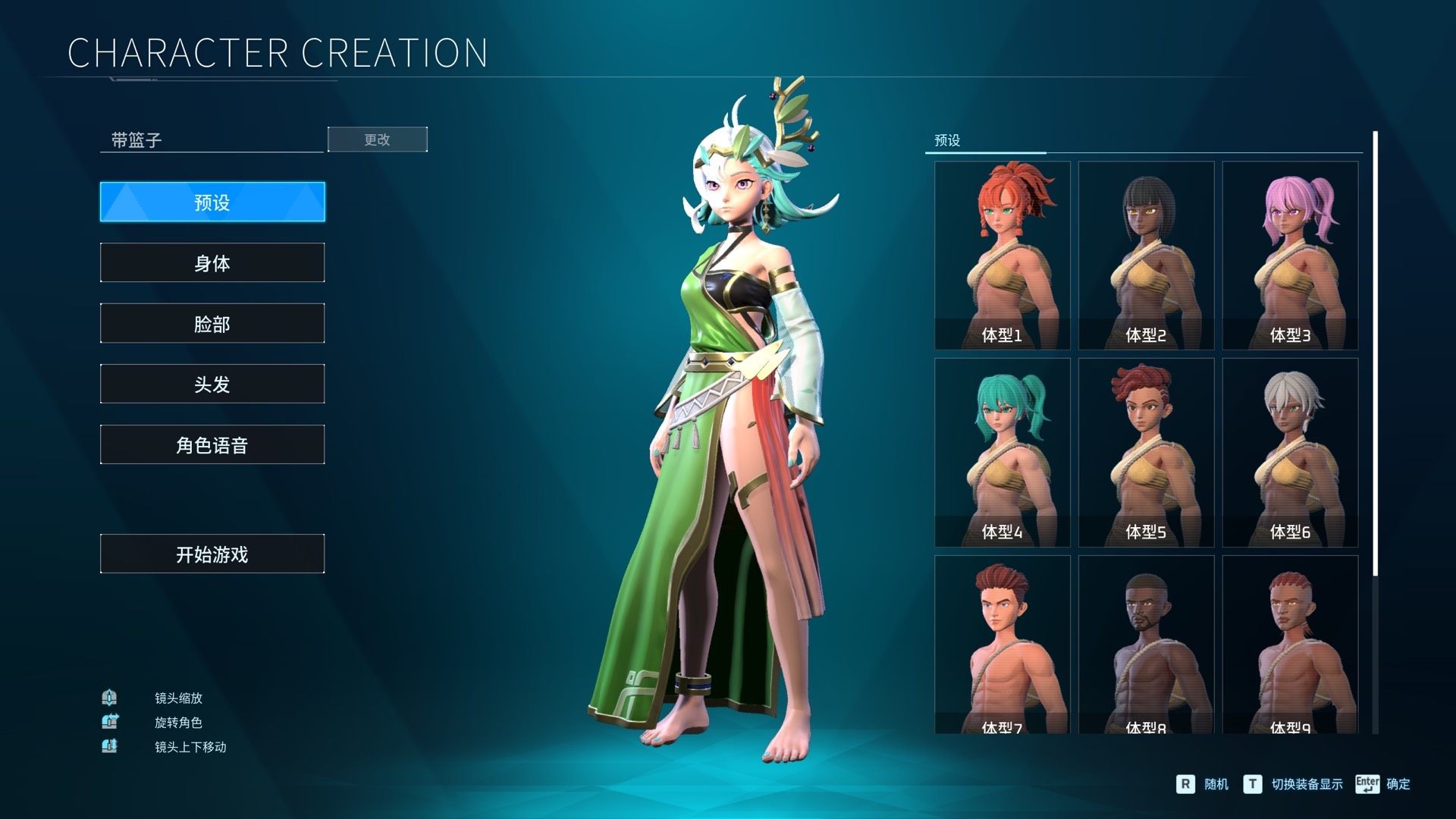Screen dimensions: 1456x819
Task: Pick the 体型6 white-haired preset
Action: 1290,452
